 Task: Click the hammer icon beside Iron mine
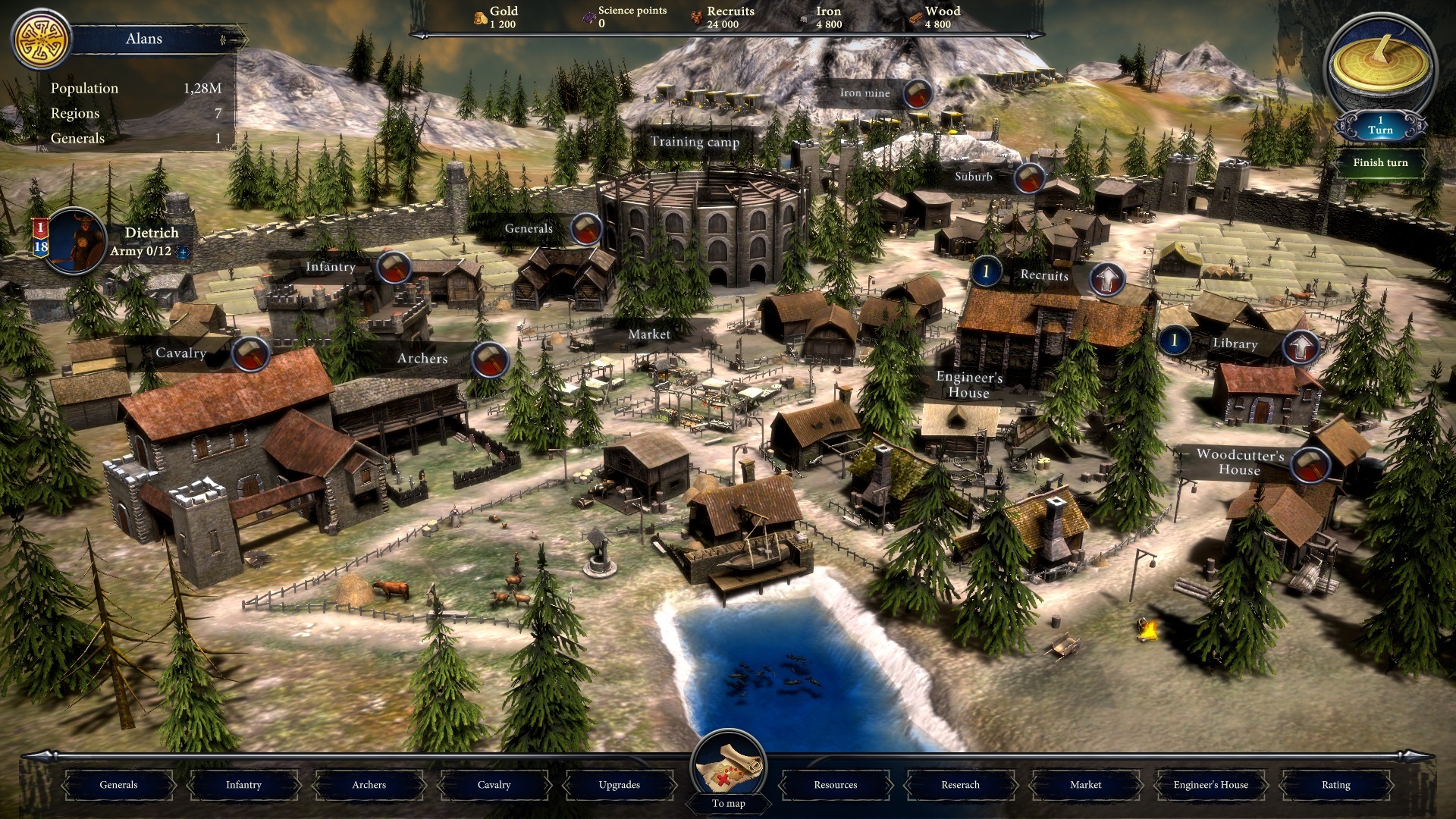tap(918, 94)
